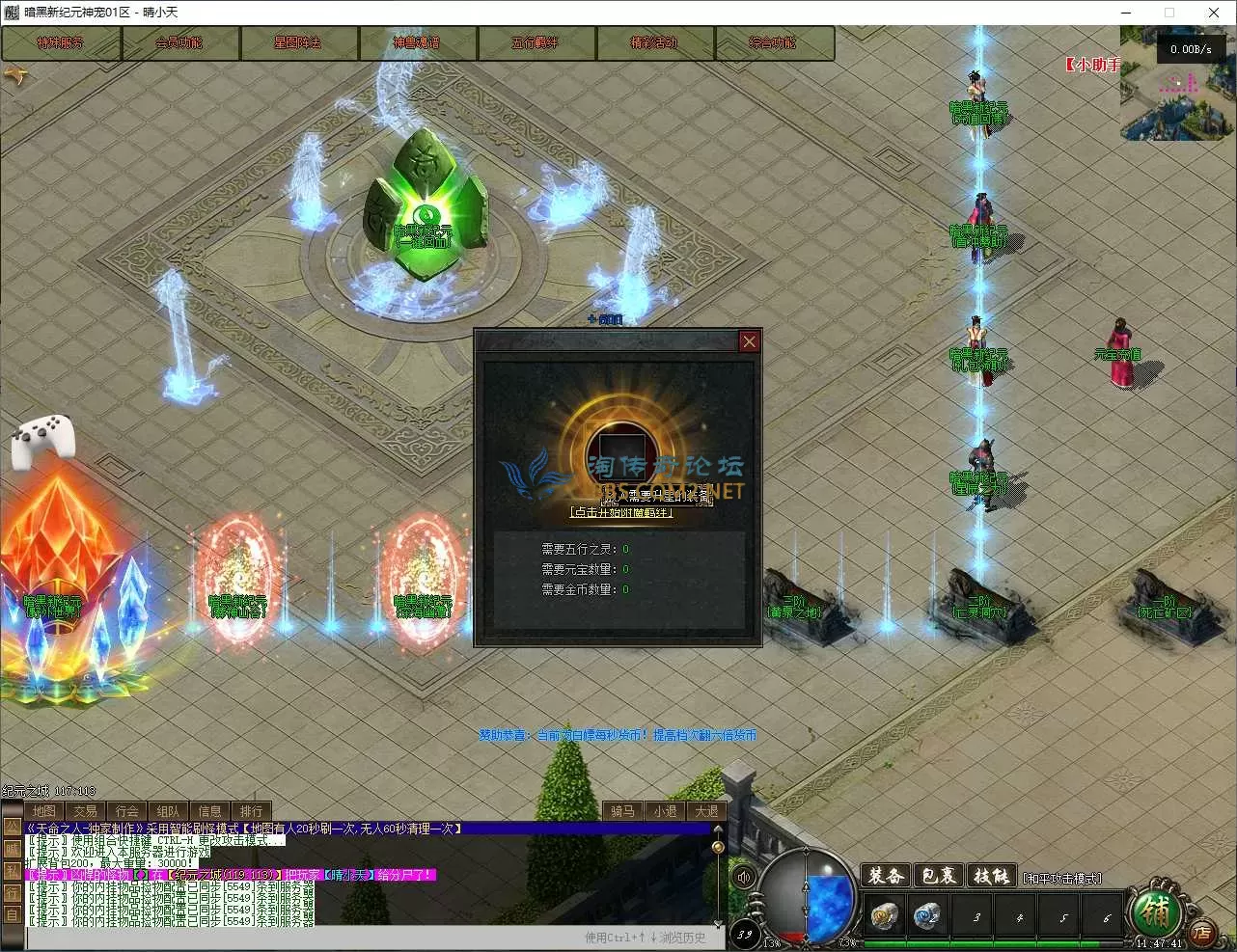Click the 点击开始附魔羁绊 link
The width and height of the screenshot is (1237, 952).
(x=622, y=512)
